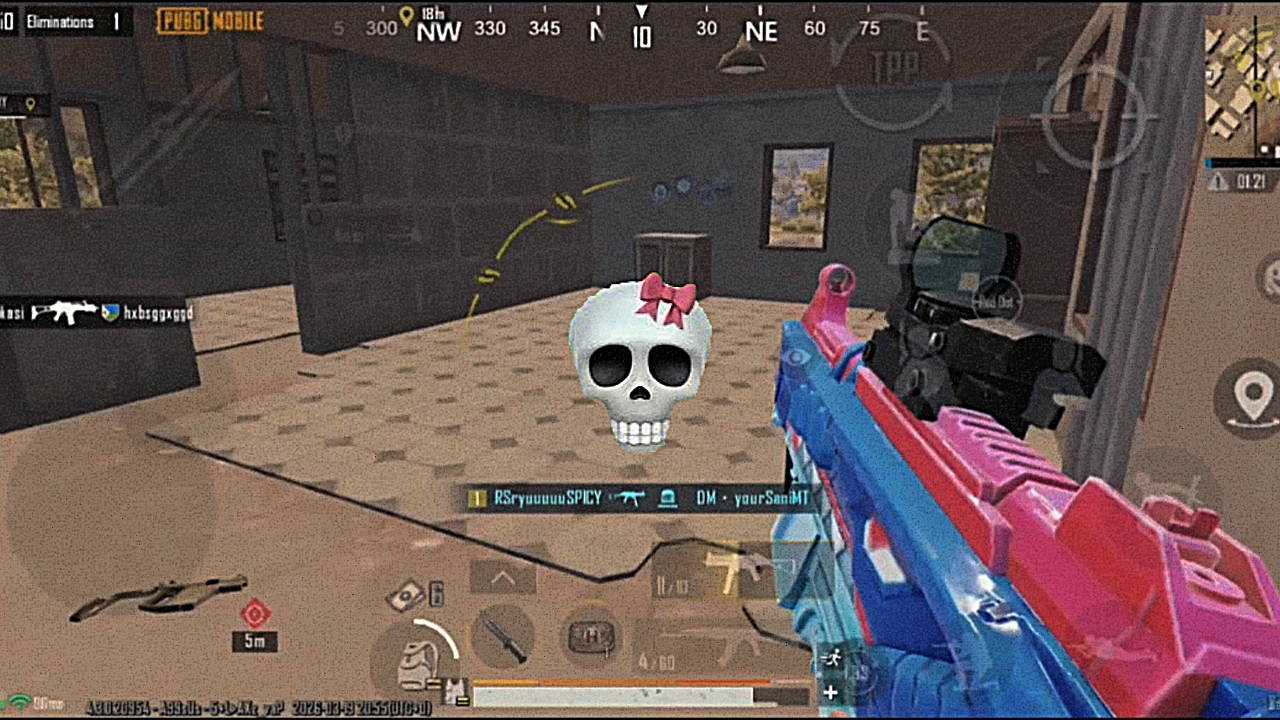Screen dimensions: 1280x720
Task: Tap the sprint running figure icon
Action: tap(829, 657)
